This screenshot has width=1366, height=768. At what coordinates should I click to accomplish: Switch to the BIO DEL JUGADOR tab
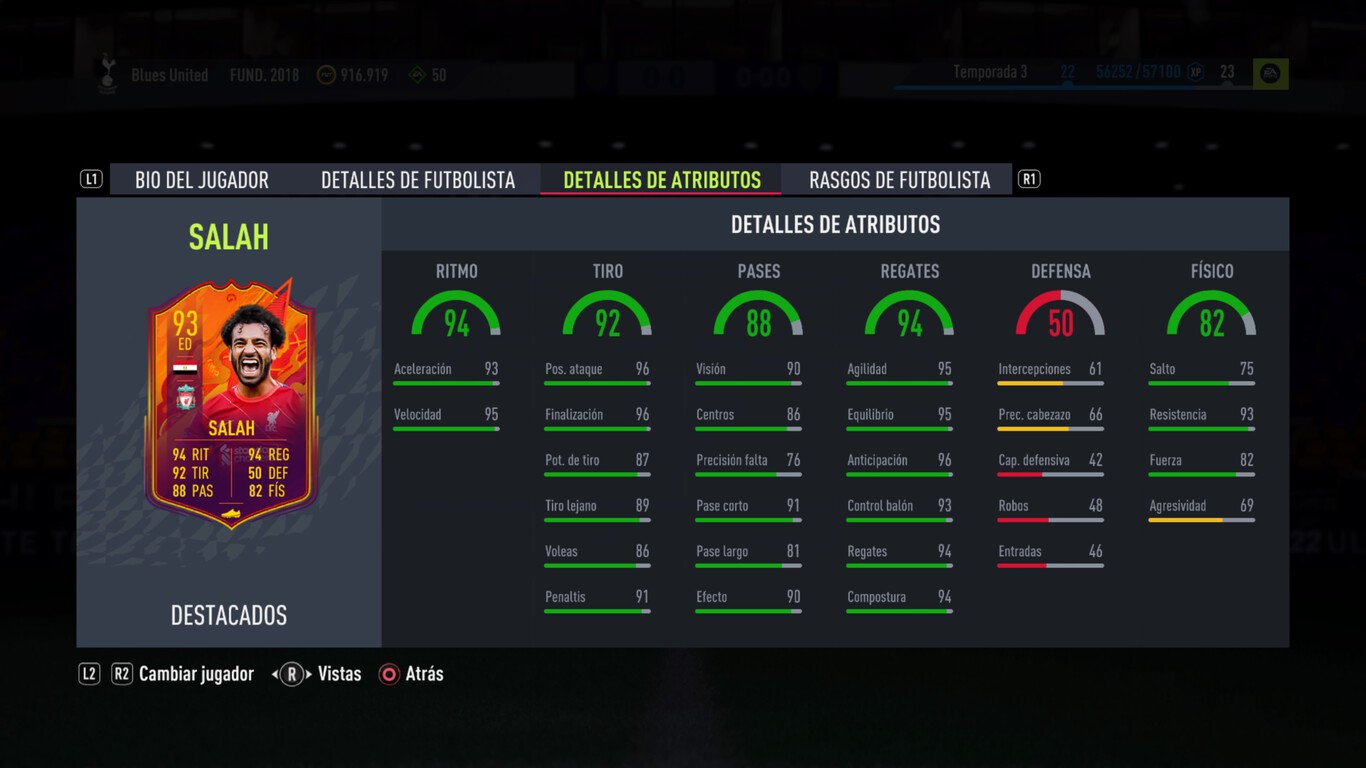point(201,179)
